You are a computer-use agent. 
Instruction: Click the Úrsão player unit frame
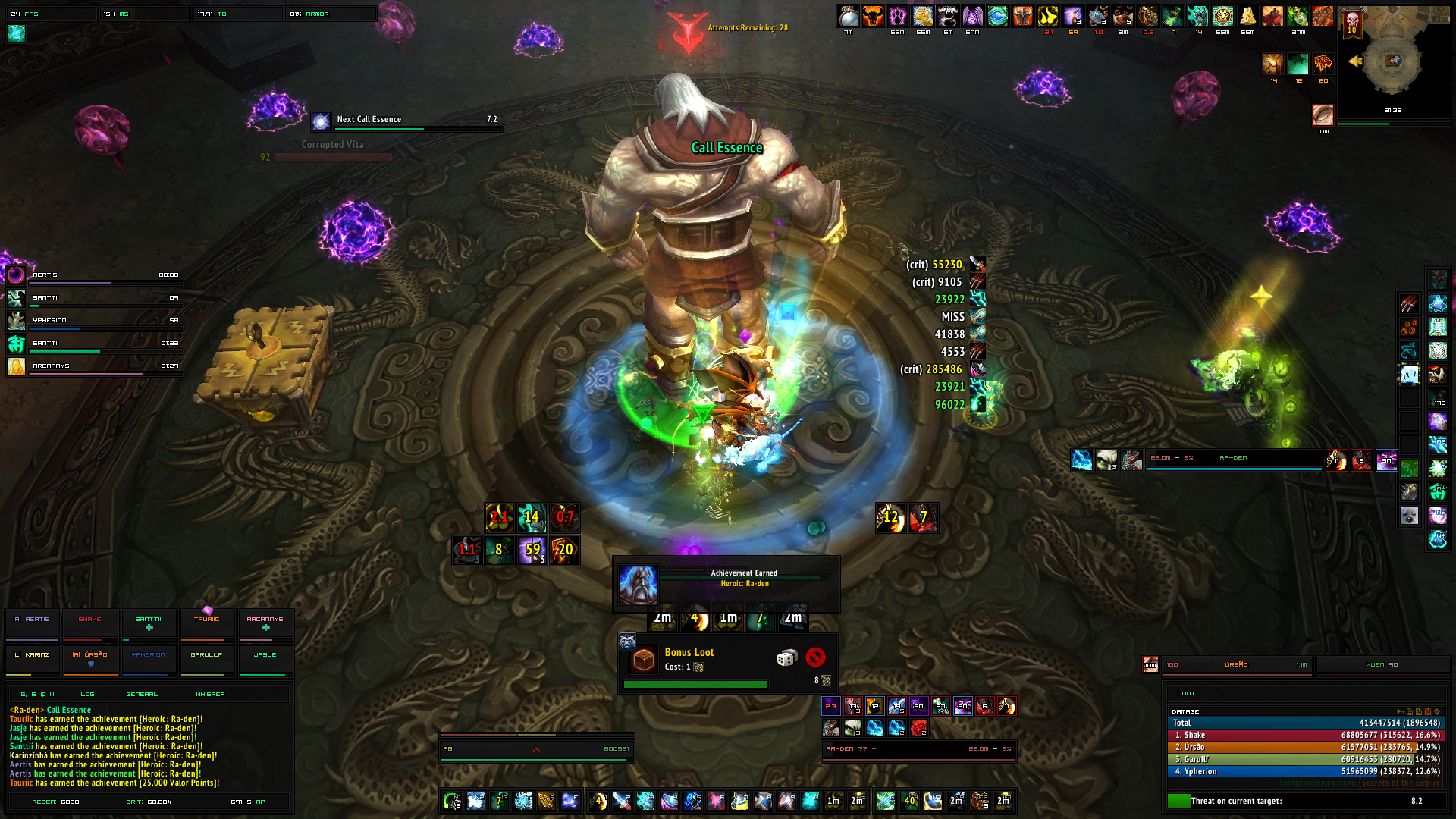click(1236, 665)
